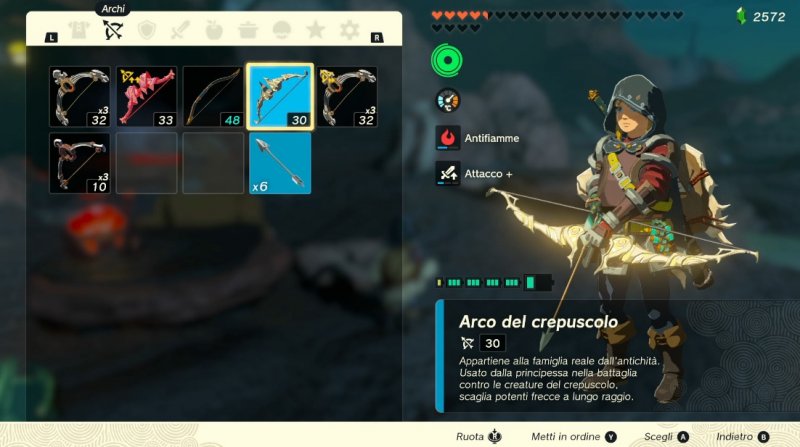The image size is (800, 447).
Task: Switch to the apple materials tab
Action: tap(214, 30)
